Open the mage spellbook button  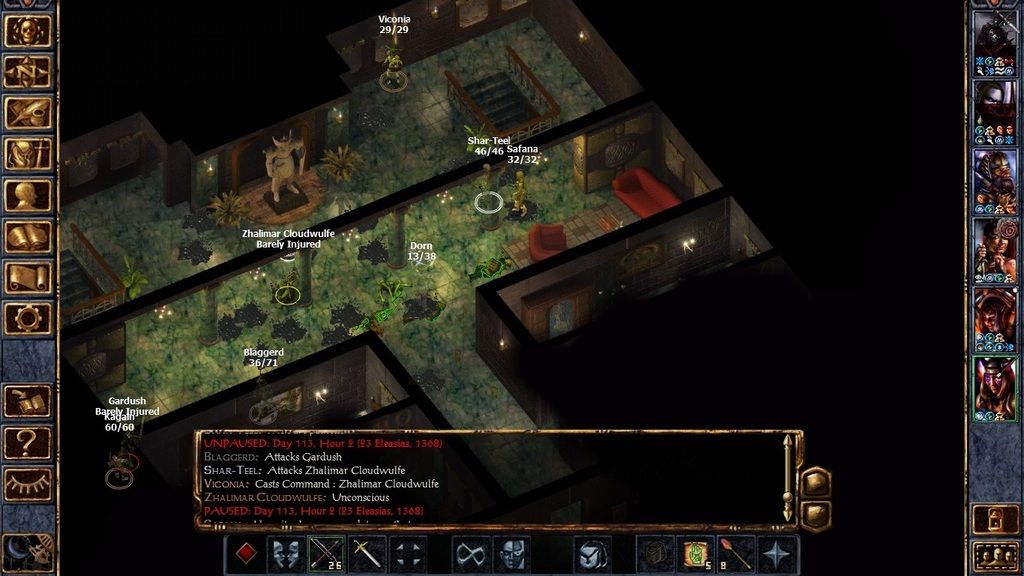(28, 236)
